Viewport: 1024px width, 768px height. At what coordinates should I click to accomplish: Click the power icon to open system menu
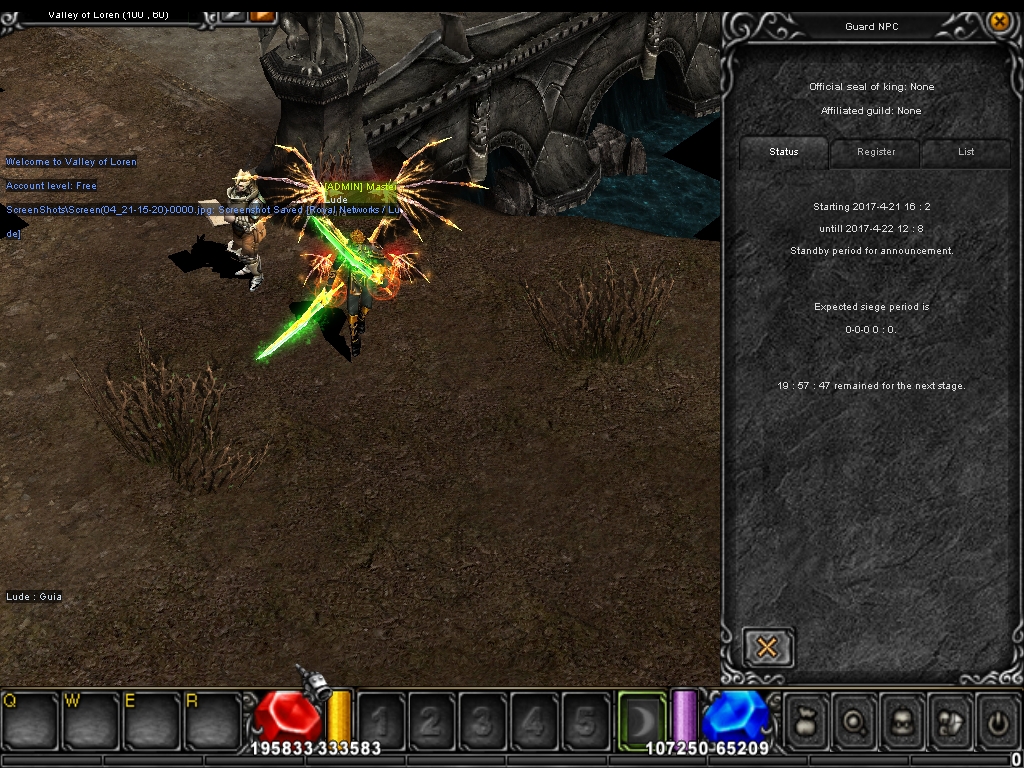click(997, 720)
